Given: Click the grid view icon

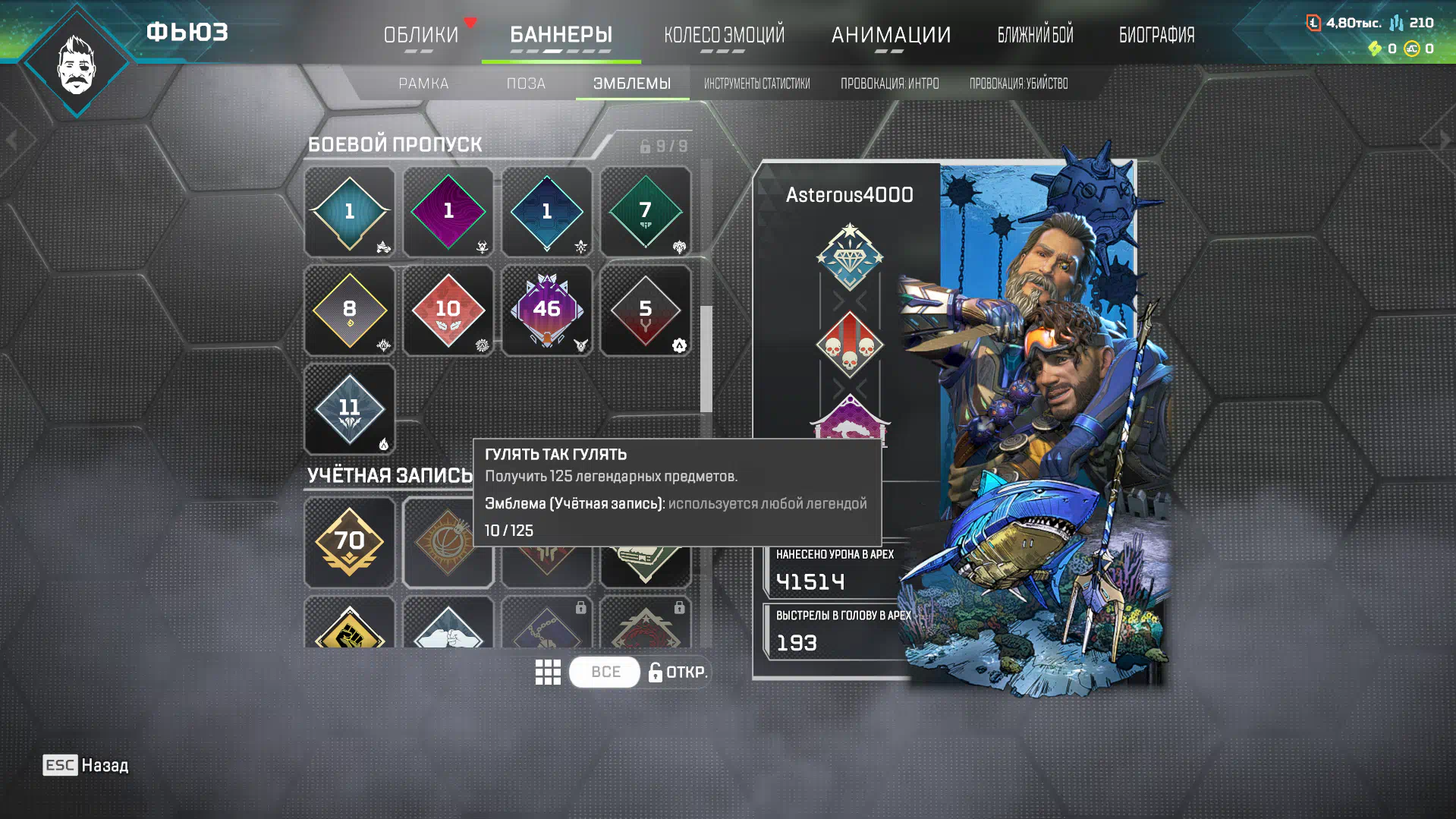Looking at the screenshot, I should [x=548, y=673].
